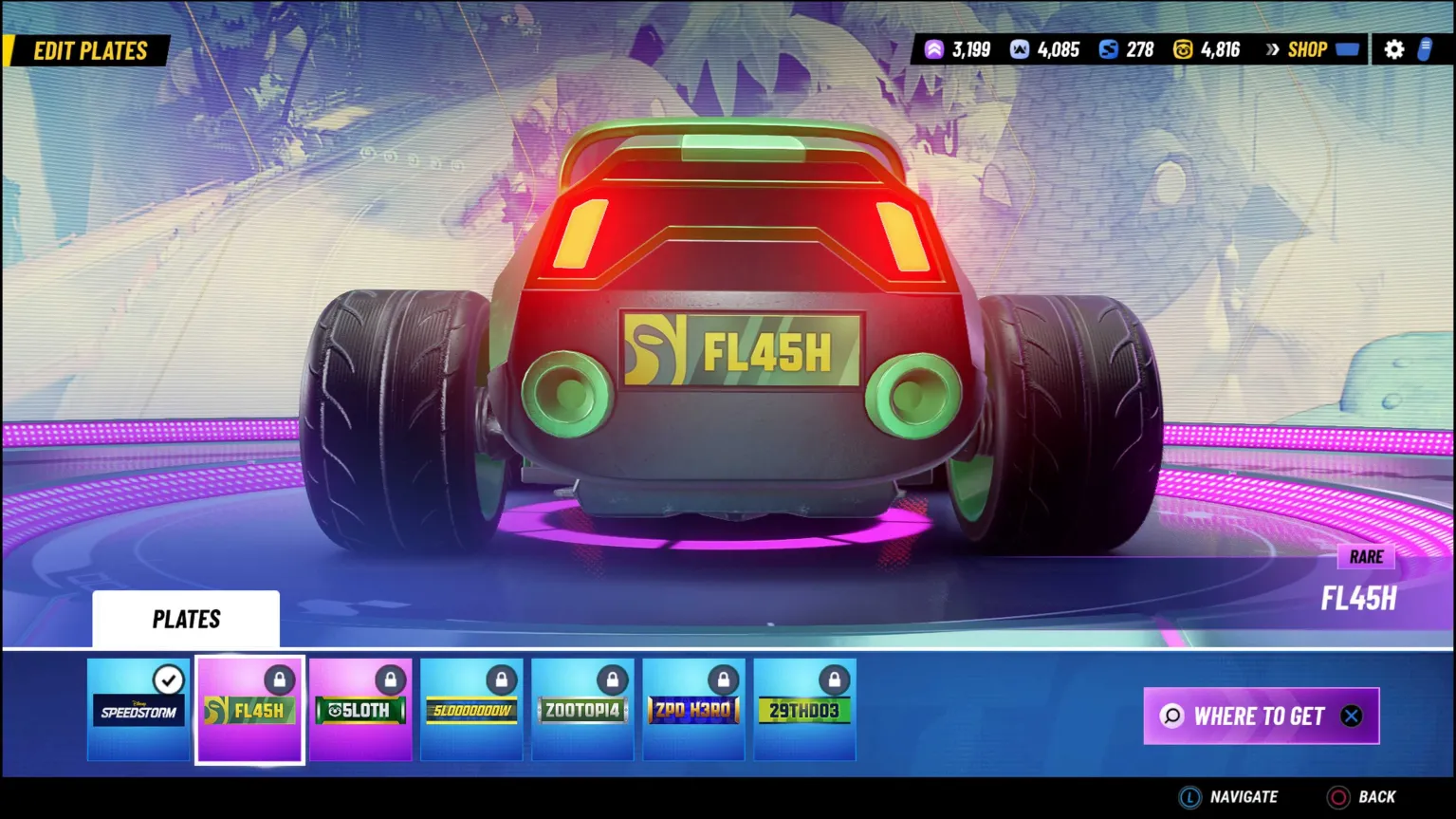Select the ZOOTOPI4 plate

pos(582,710)
